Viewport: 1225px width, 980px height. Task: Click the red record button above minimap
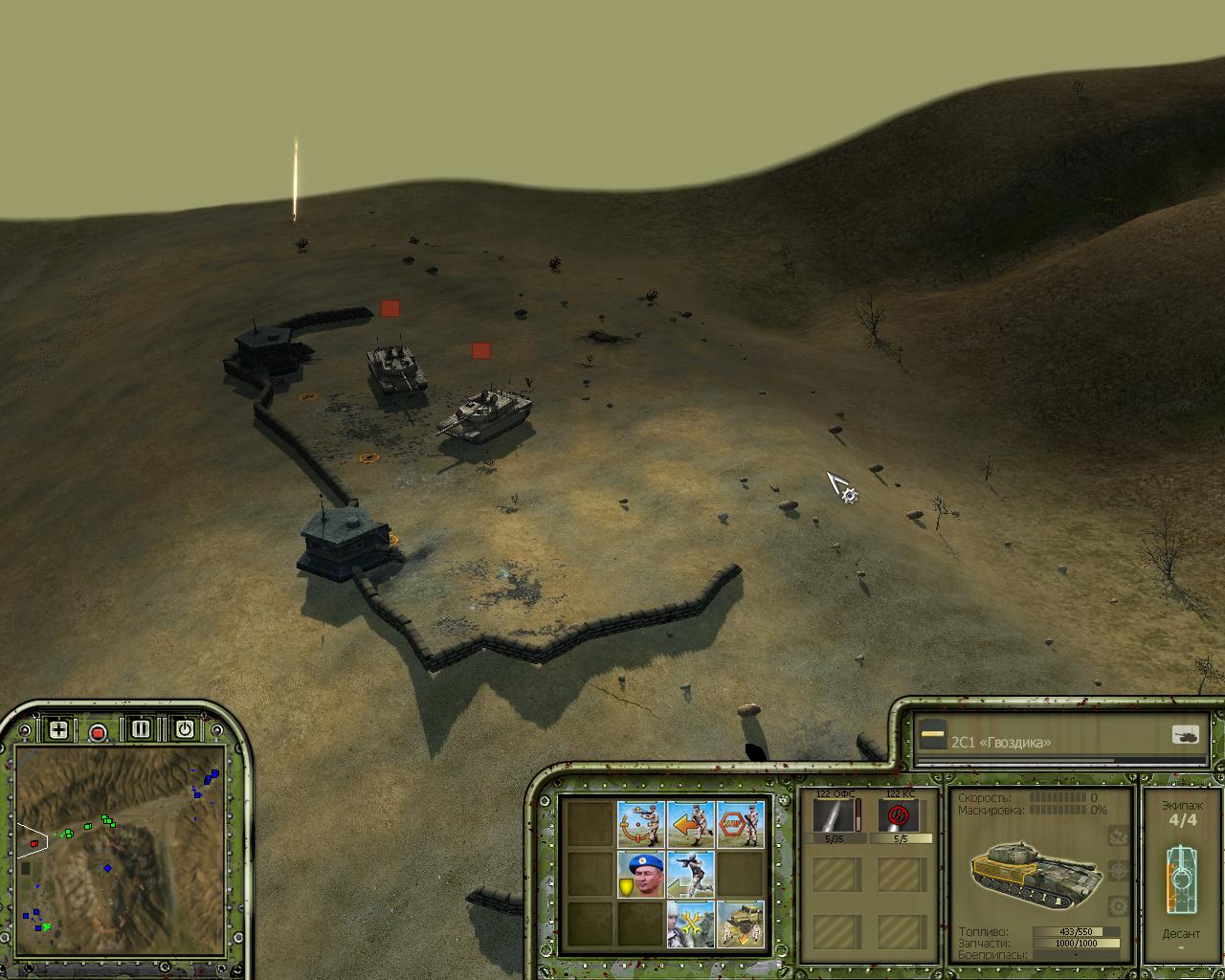pos(98,733)
